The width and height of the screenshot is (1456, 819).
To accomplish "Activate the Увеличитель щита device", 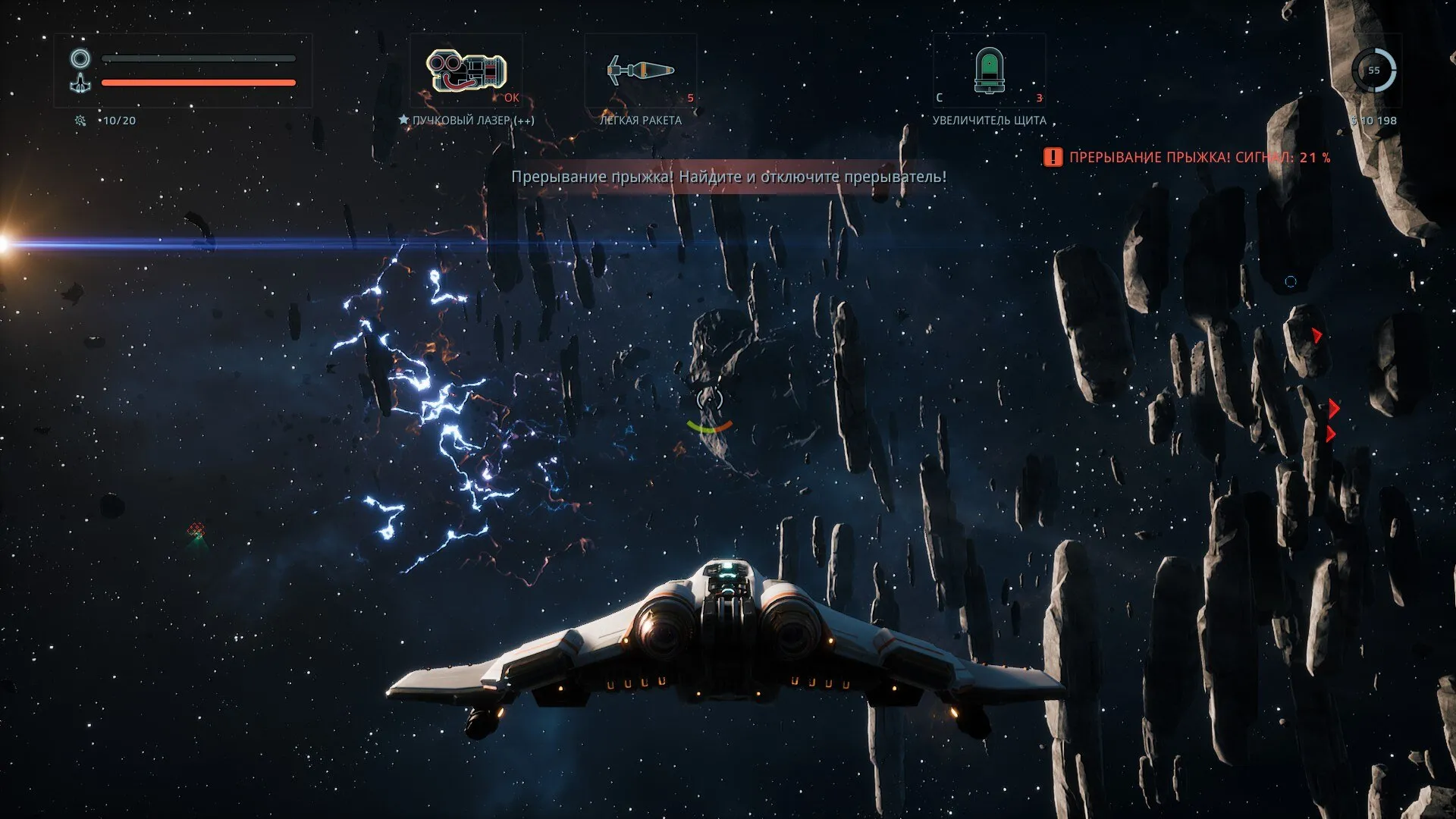I will (x=989, y=71).
